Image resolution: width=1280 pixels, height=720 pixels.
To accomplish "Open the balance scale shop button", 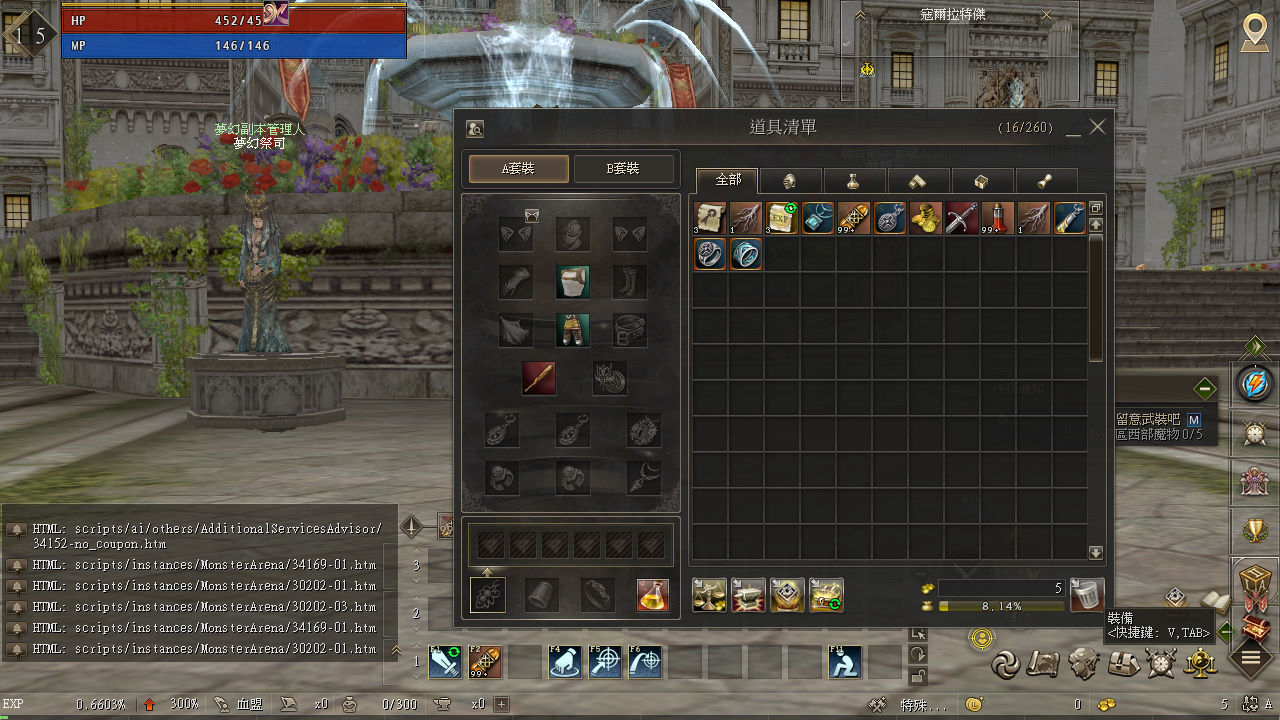I will tap(710, 595).
